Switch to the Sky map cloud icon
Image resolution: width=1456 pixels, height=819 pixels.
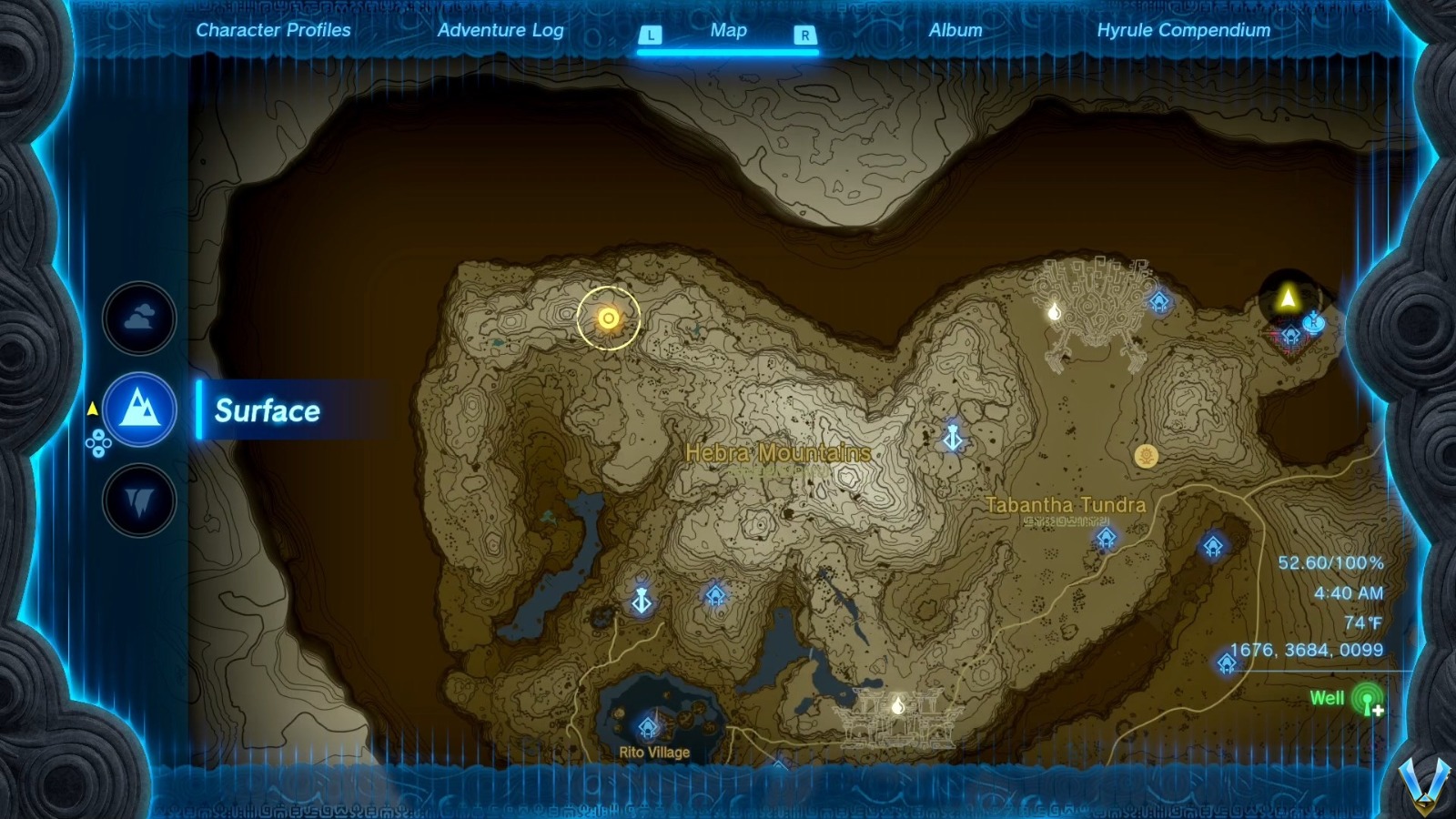pos(137,318)
